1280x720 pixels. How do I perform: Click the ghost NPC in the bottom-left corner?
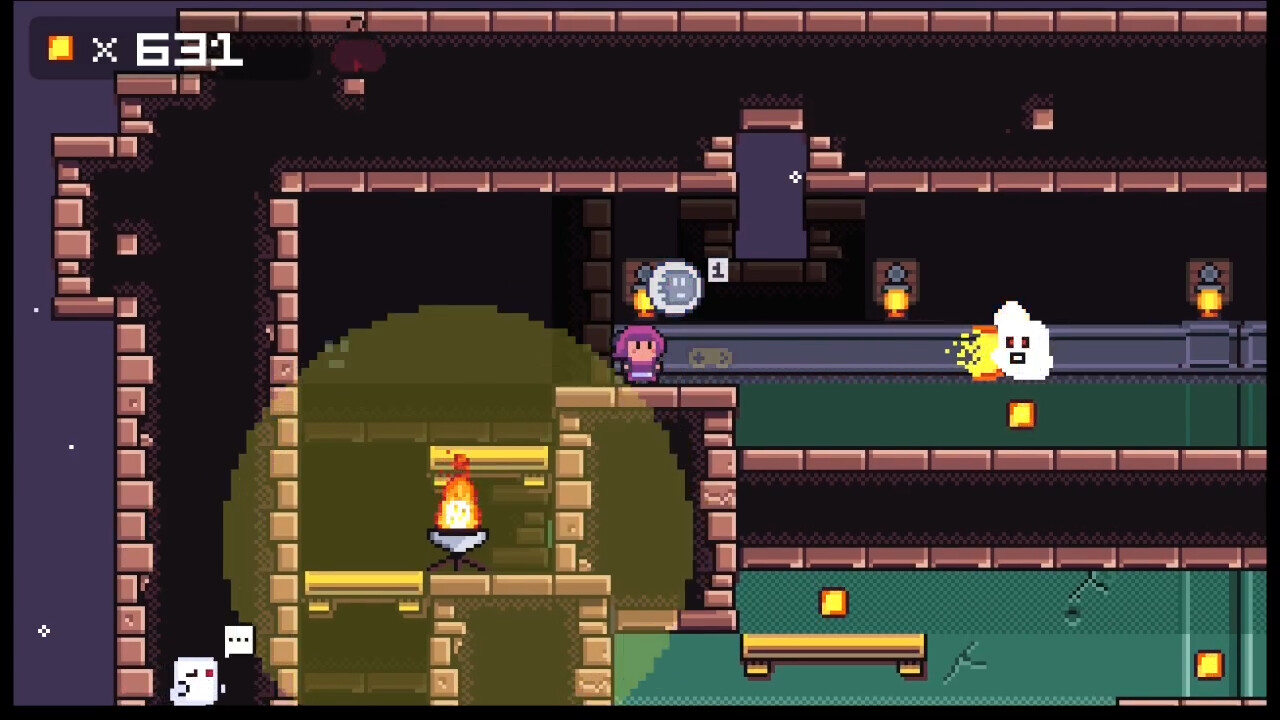(x=196, y=678)
